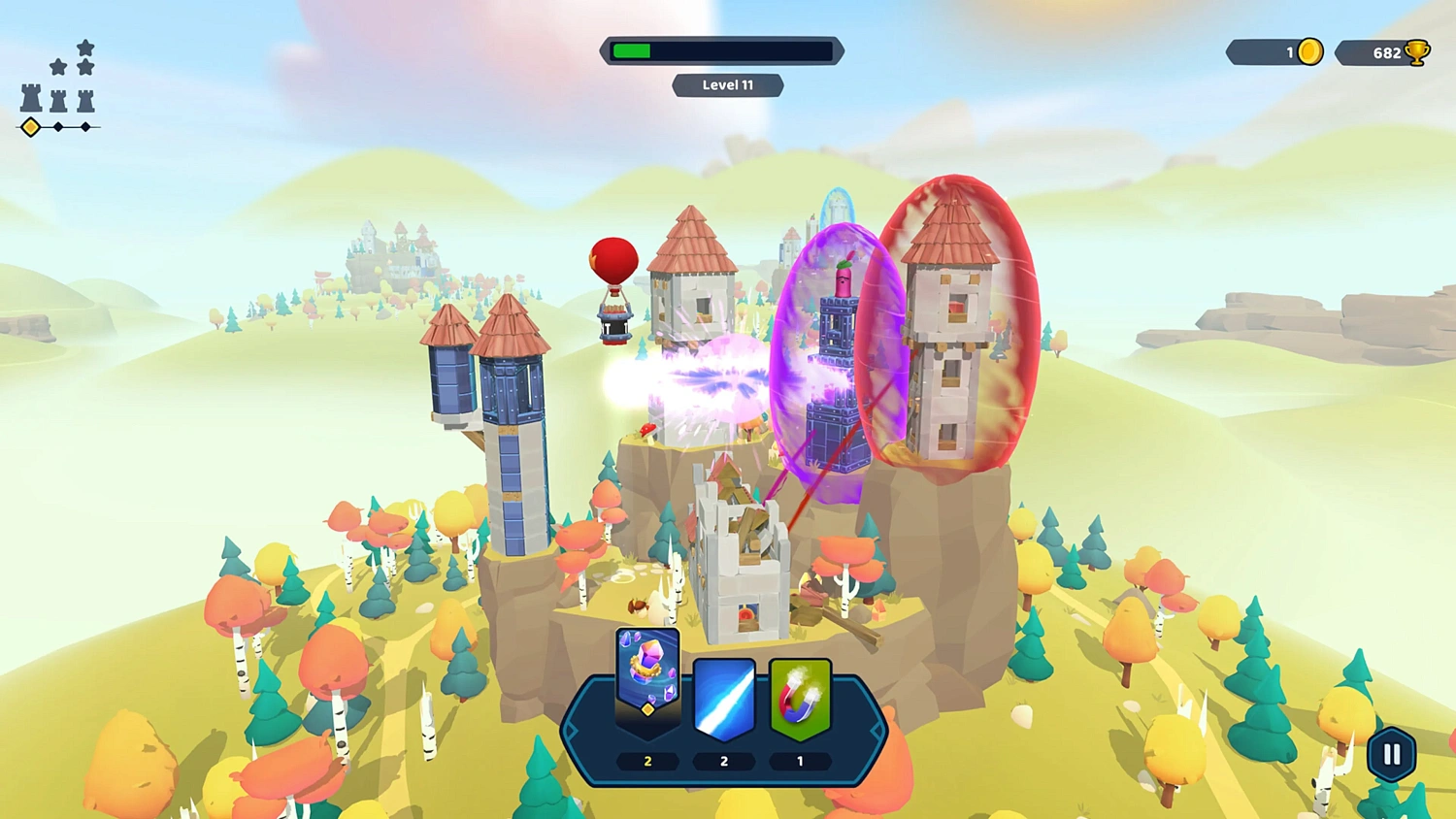The width and height of the screenshot is (1456, 819).
Task: Toggle the middle diamond progress marker
Action: pyautogui.click(x=58, y=126)
